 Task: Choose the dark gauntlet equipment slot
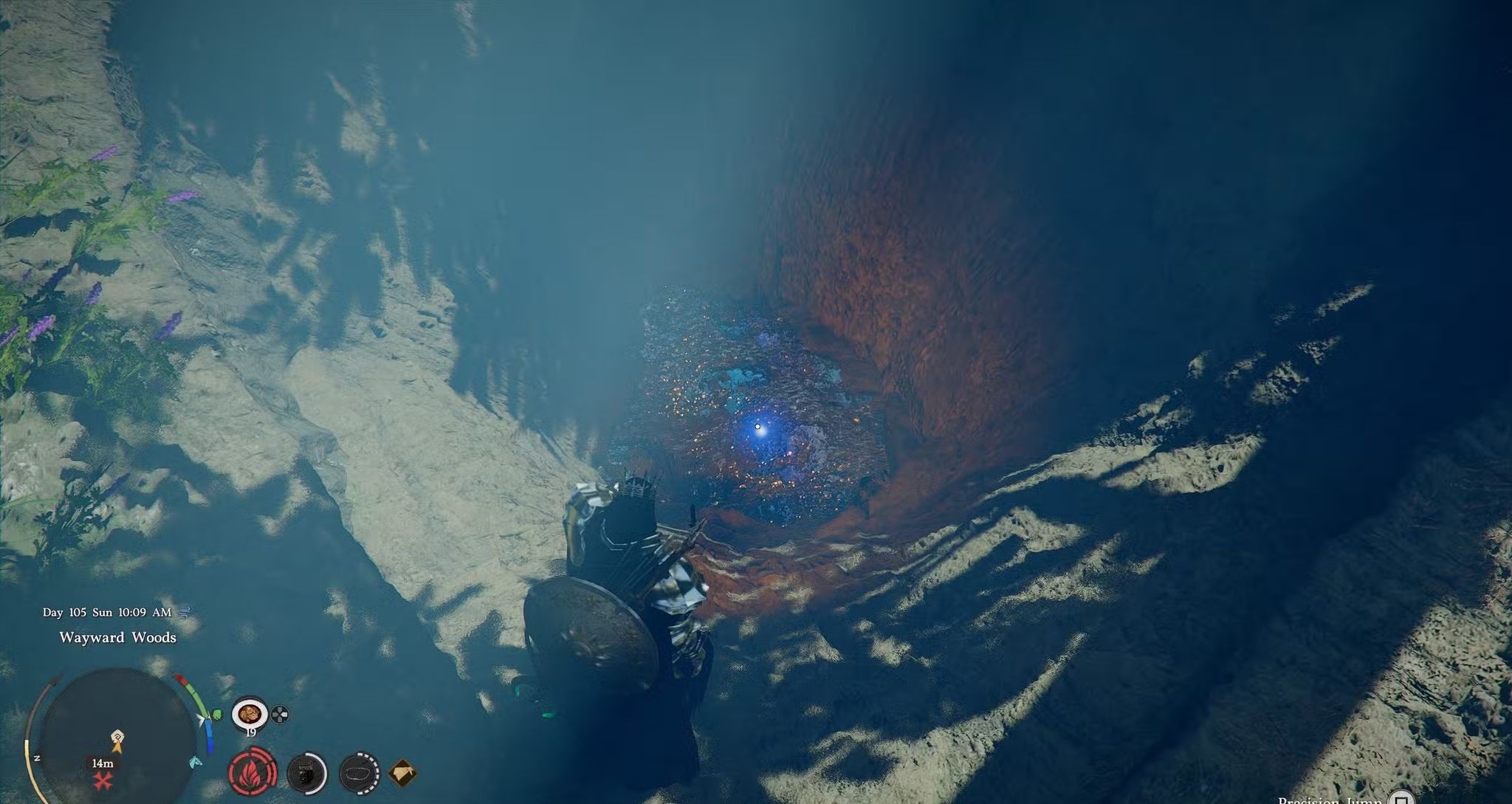click(x=306, y=773)
